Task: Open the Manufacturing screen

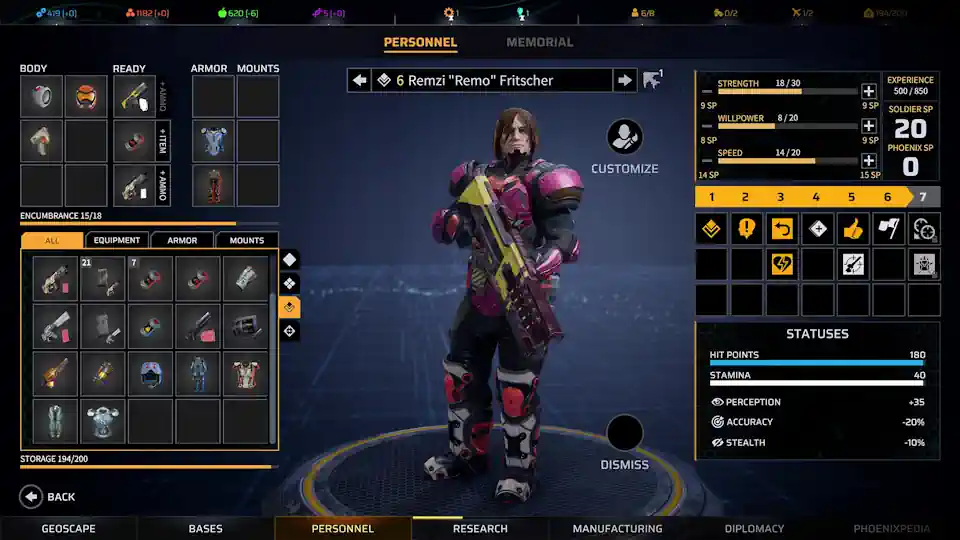Action: click(617, 528)
